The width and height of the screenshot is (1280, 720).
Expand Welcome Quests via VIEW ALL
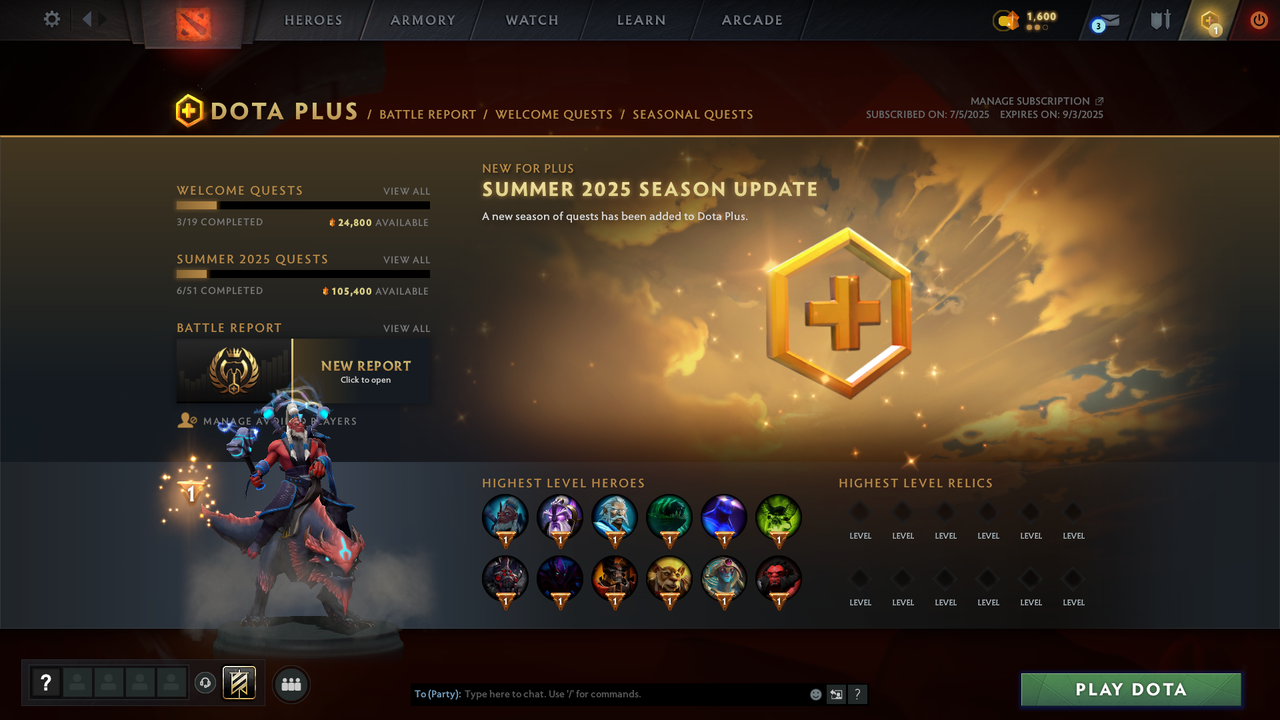click(x=406, y=191)
